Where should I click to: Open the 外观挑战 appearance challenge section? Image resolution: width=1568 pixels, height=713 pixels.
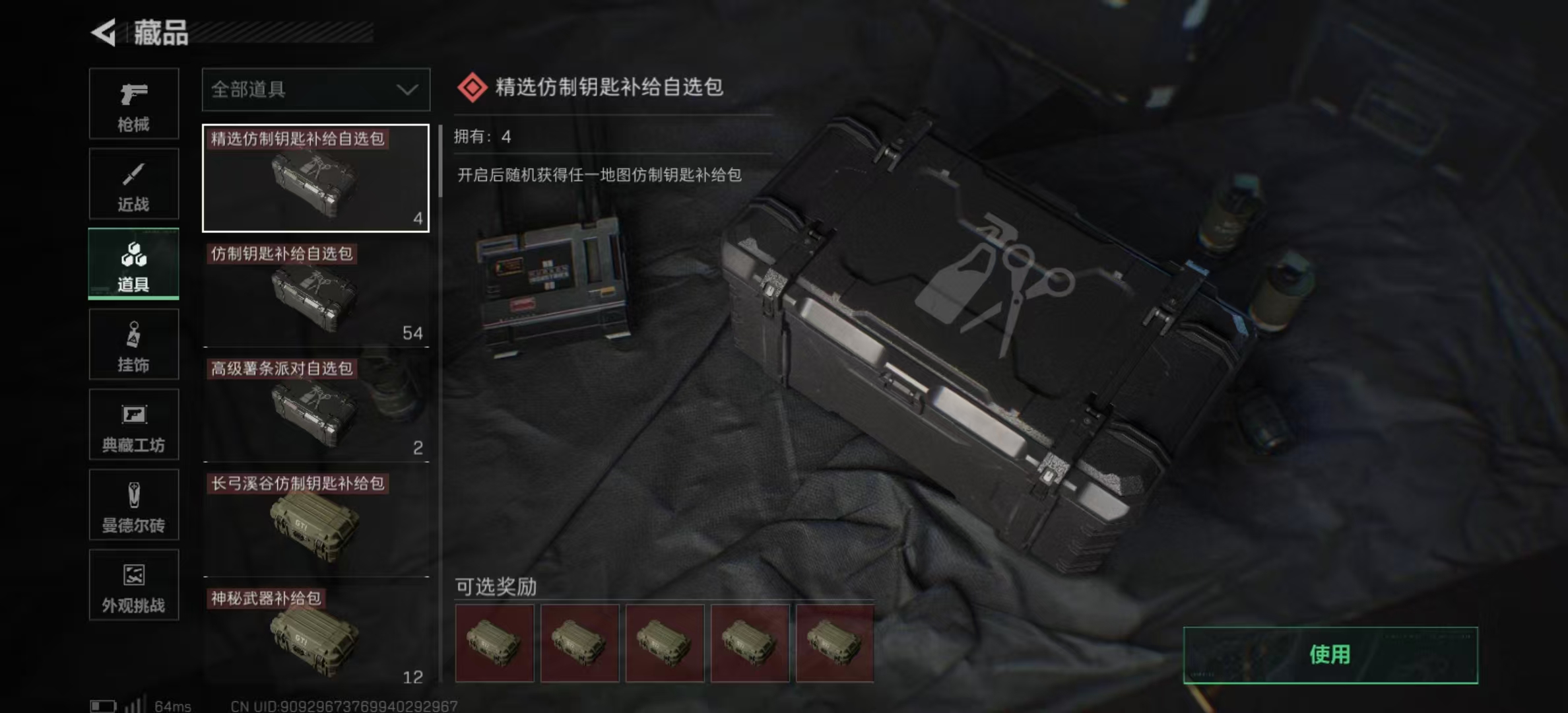133,586
